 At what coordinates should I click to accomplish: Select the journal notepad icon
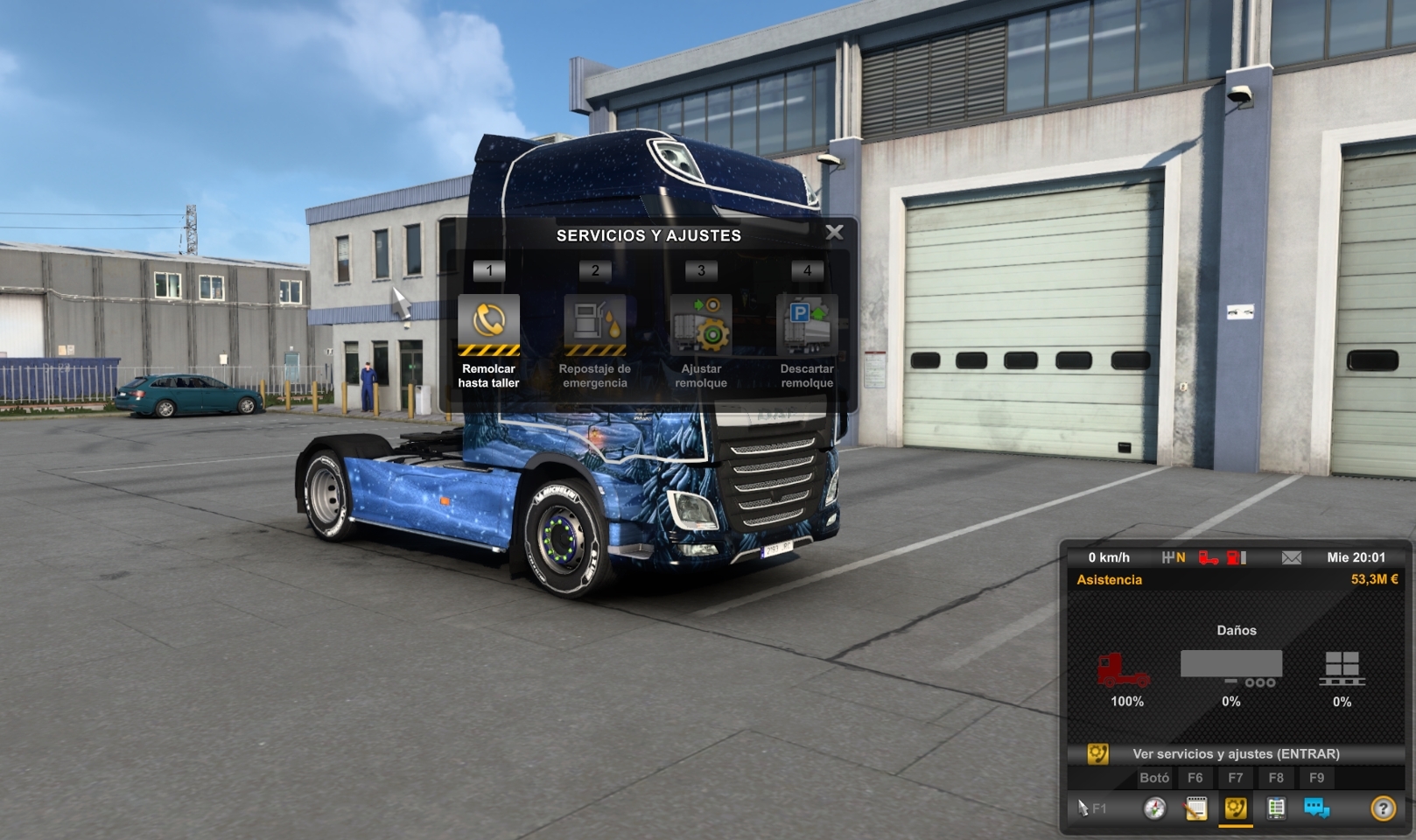point(1196,808)
